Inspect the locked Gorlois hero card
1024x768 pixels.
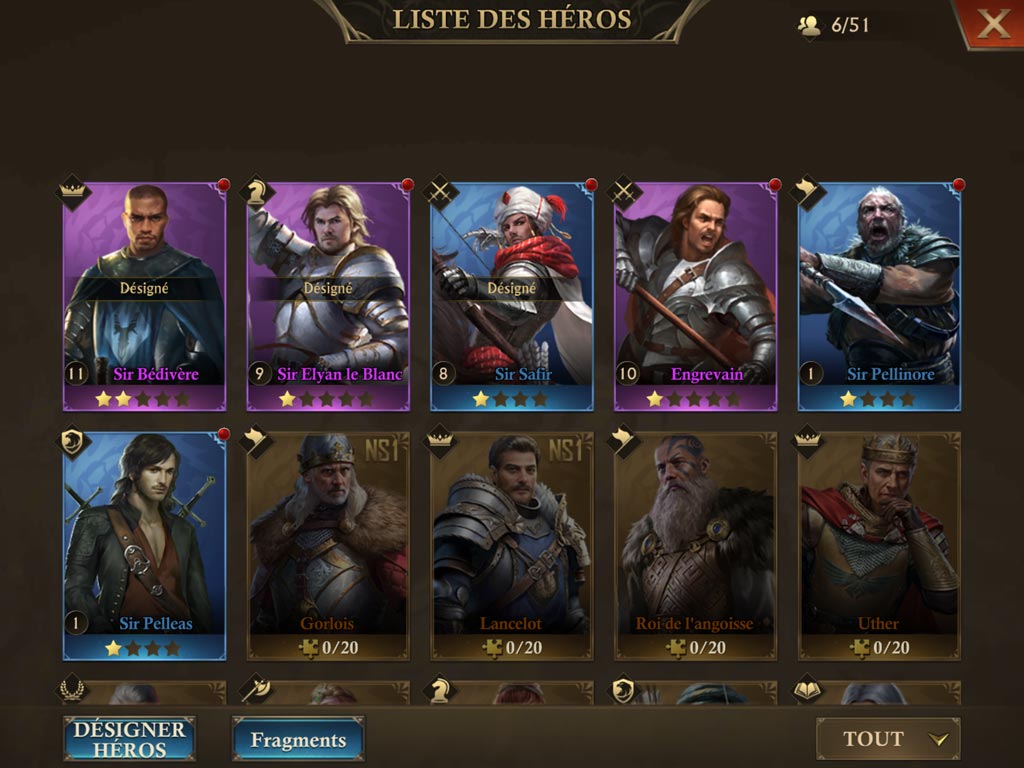click(329, 545)
